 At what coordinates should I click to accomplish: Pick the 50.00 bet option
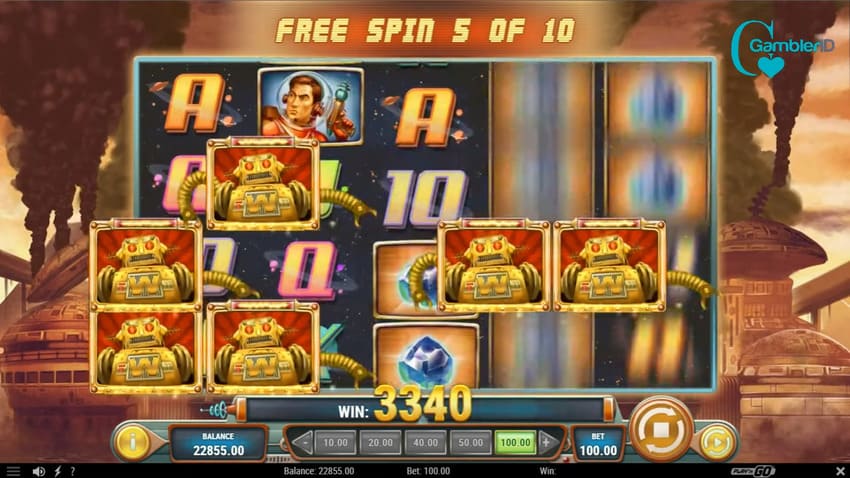(471, 441)
